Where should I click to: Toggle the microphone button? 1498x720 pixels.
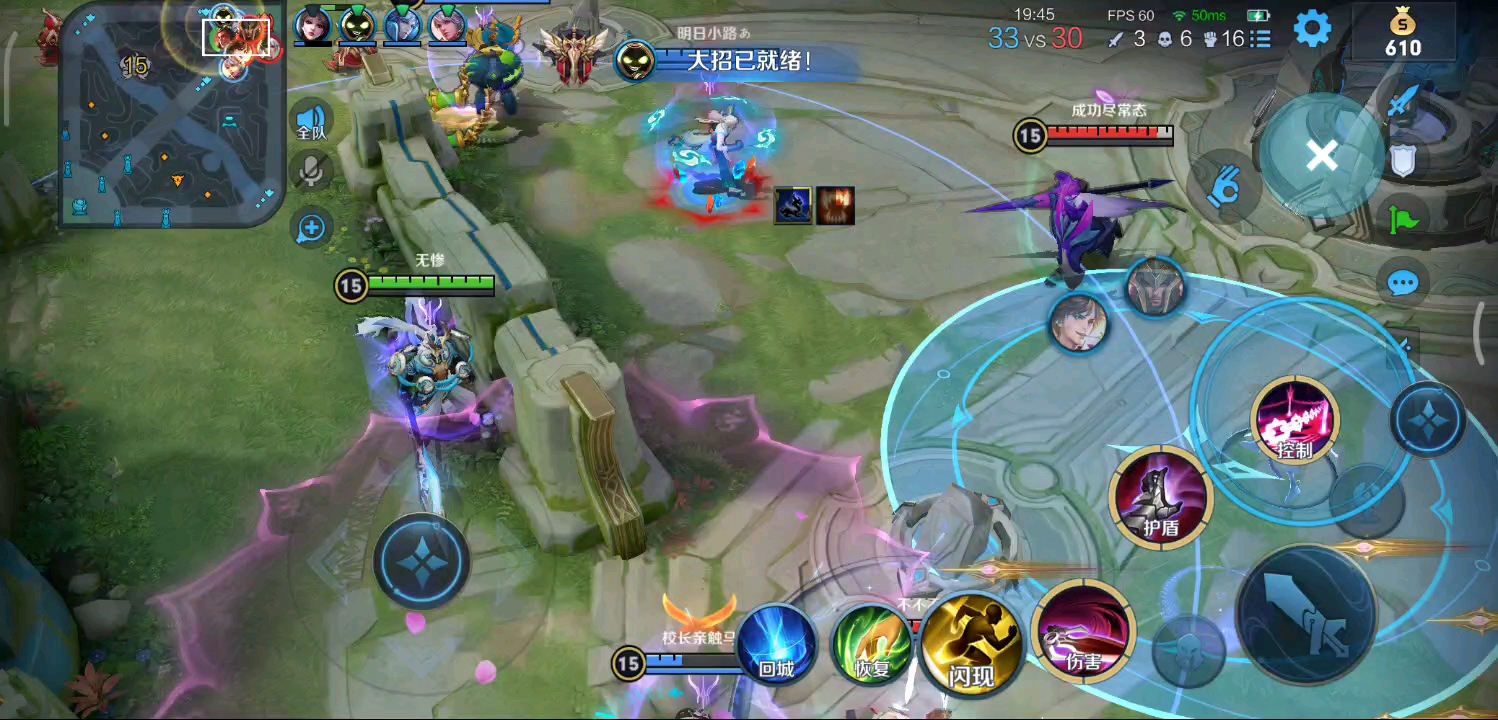pos(312,171)
